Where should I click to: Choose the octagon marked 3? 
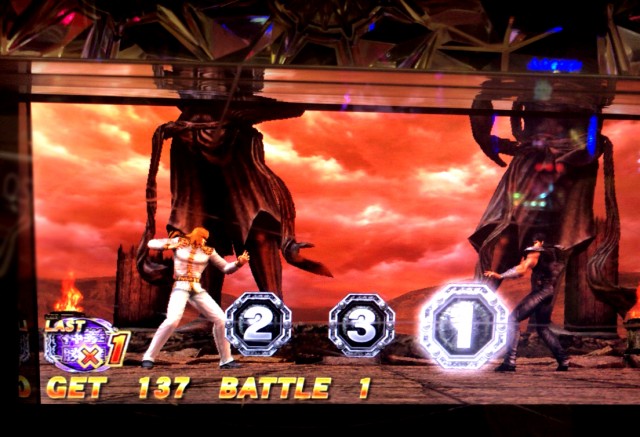pos(361,325)
